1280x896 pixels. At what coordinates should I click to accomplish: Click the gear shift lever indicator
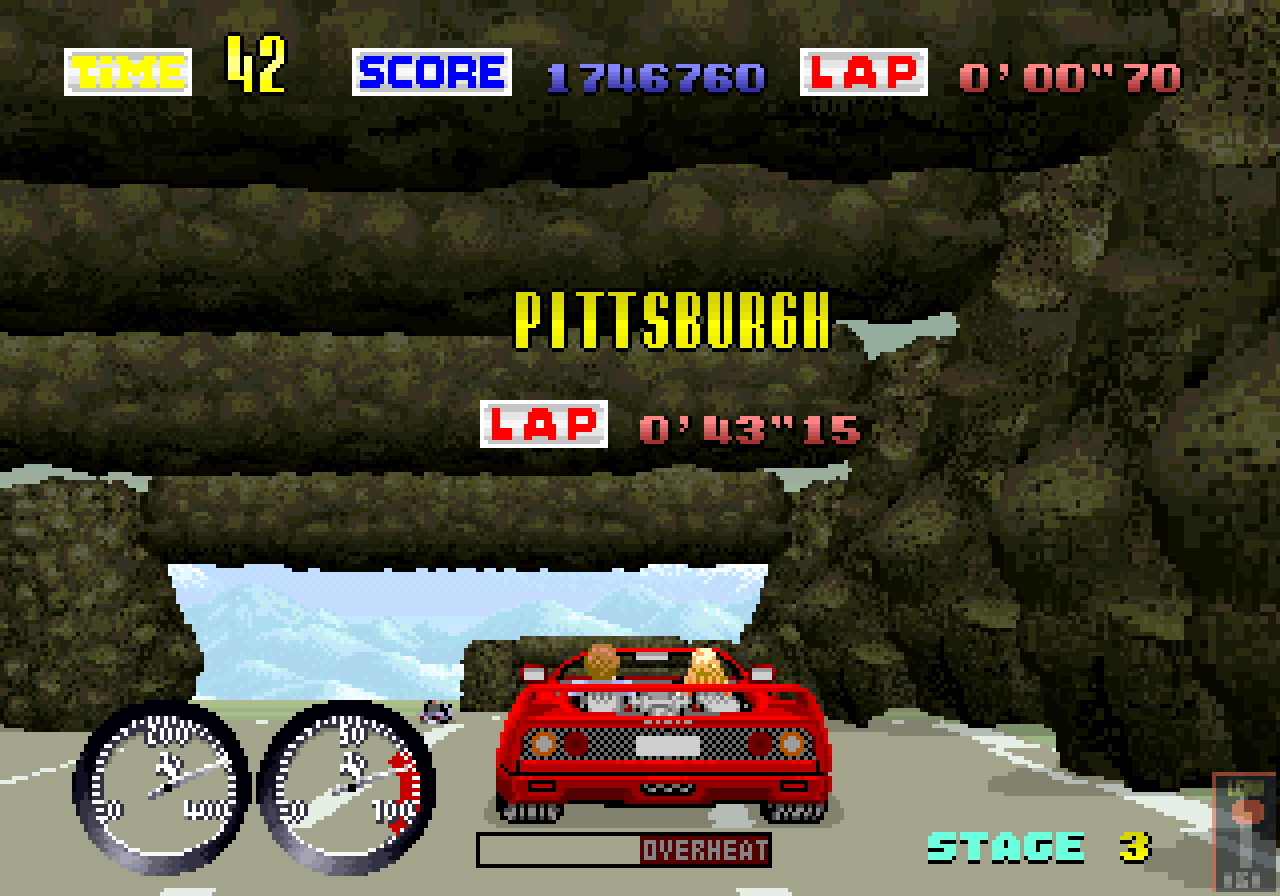(1245, 830)
